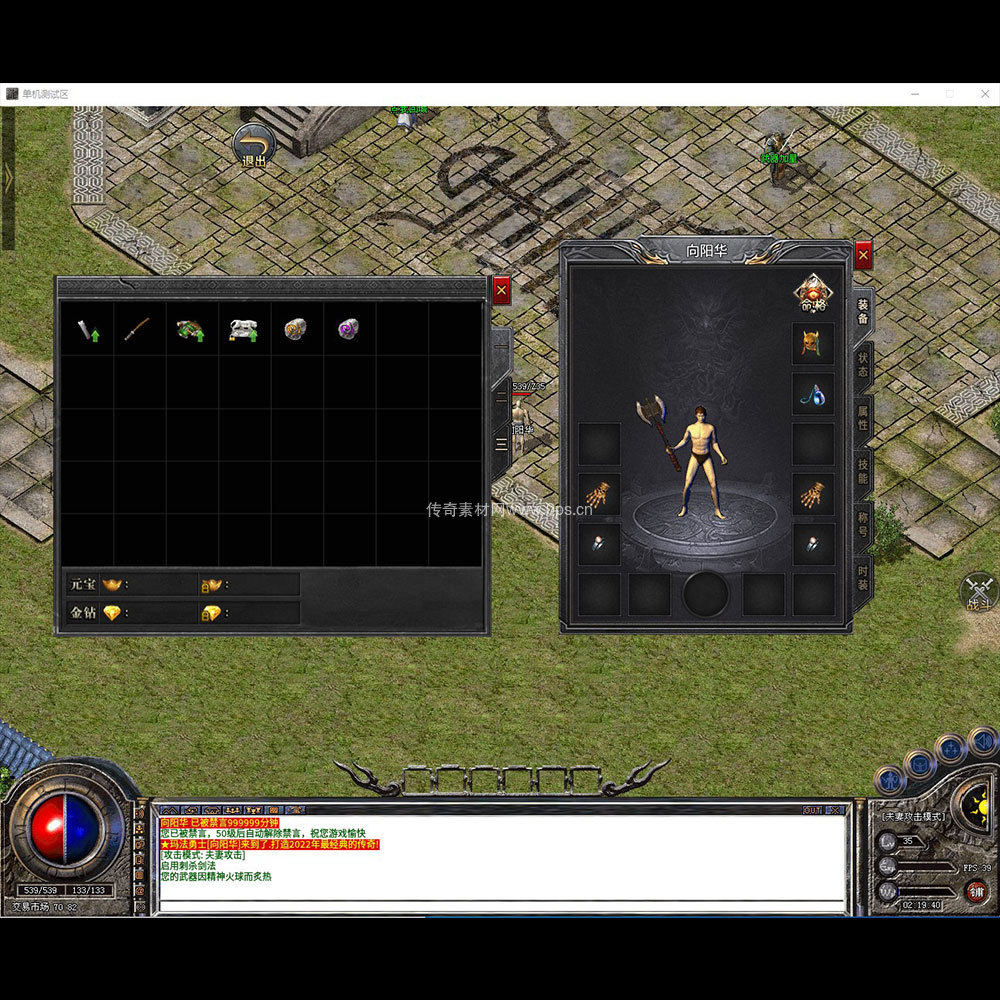Switch to the 状态 status tab

coord(863,365)
